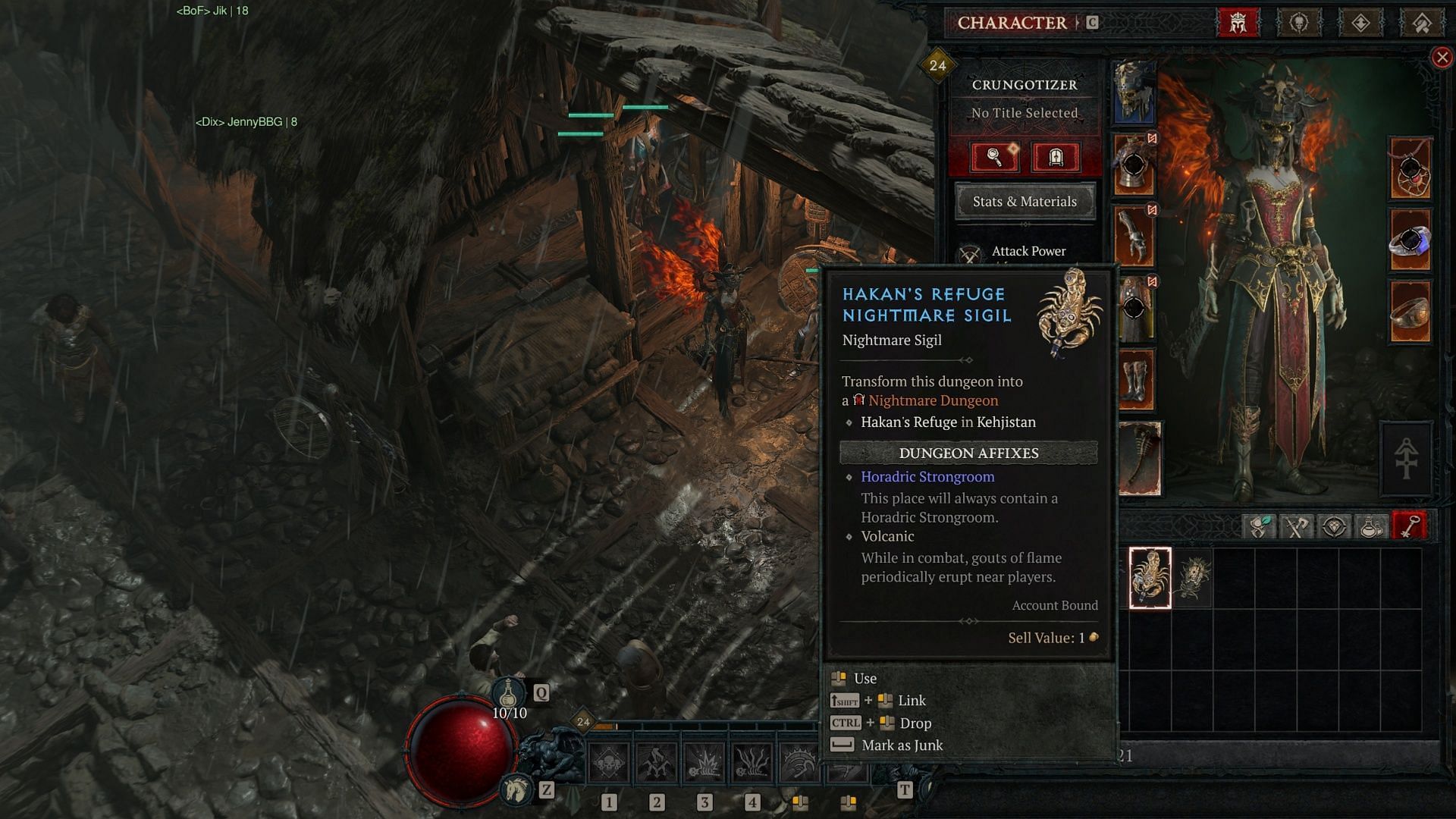Image resolution: width=1456 pixels, height=819 pixels.
Task: Select the silver ring with blue gem
Action: pos(1410,241)
